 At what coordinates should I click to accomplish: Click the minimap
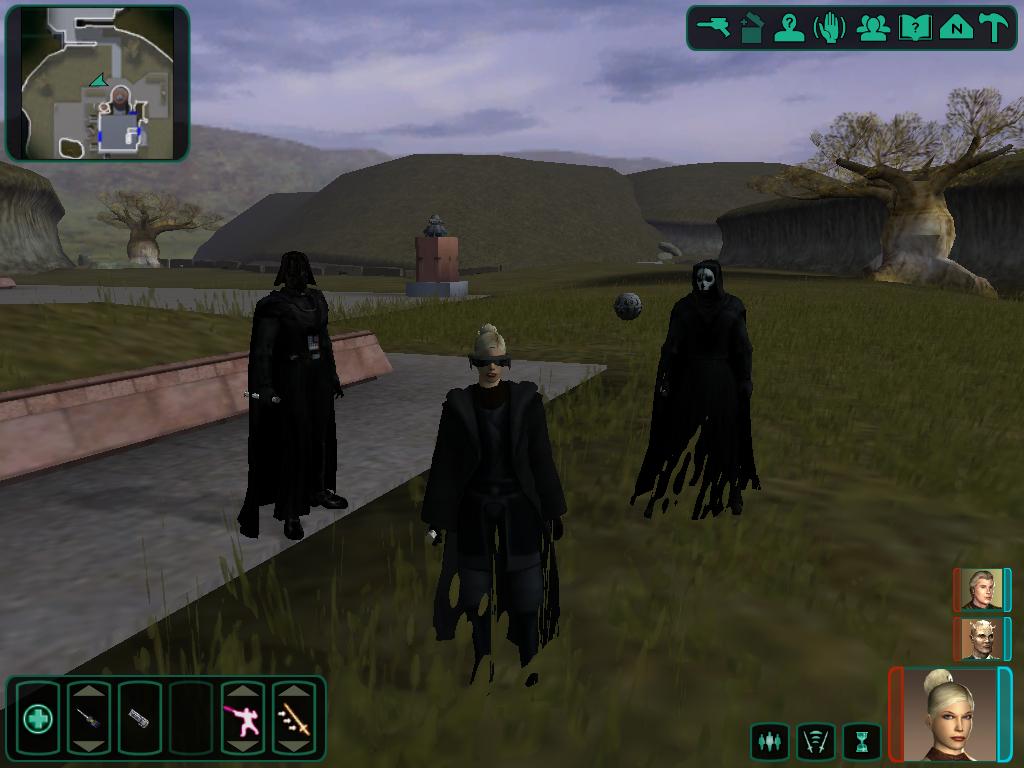97,83
